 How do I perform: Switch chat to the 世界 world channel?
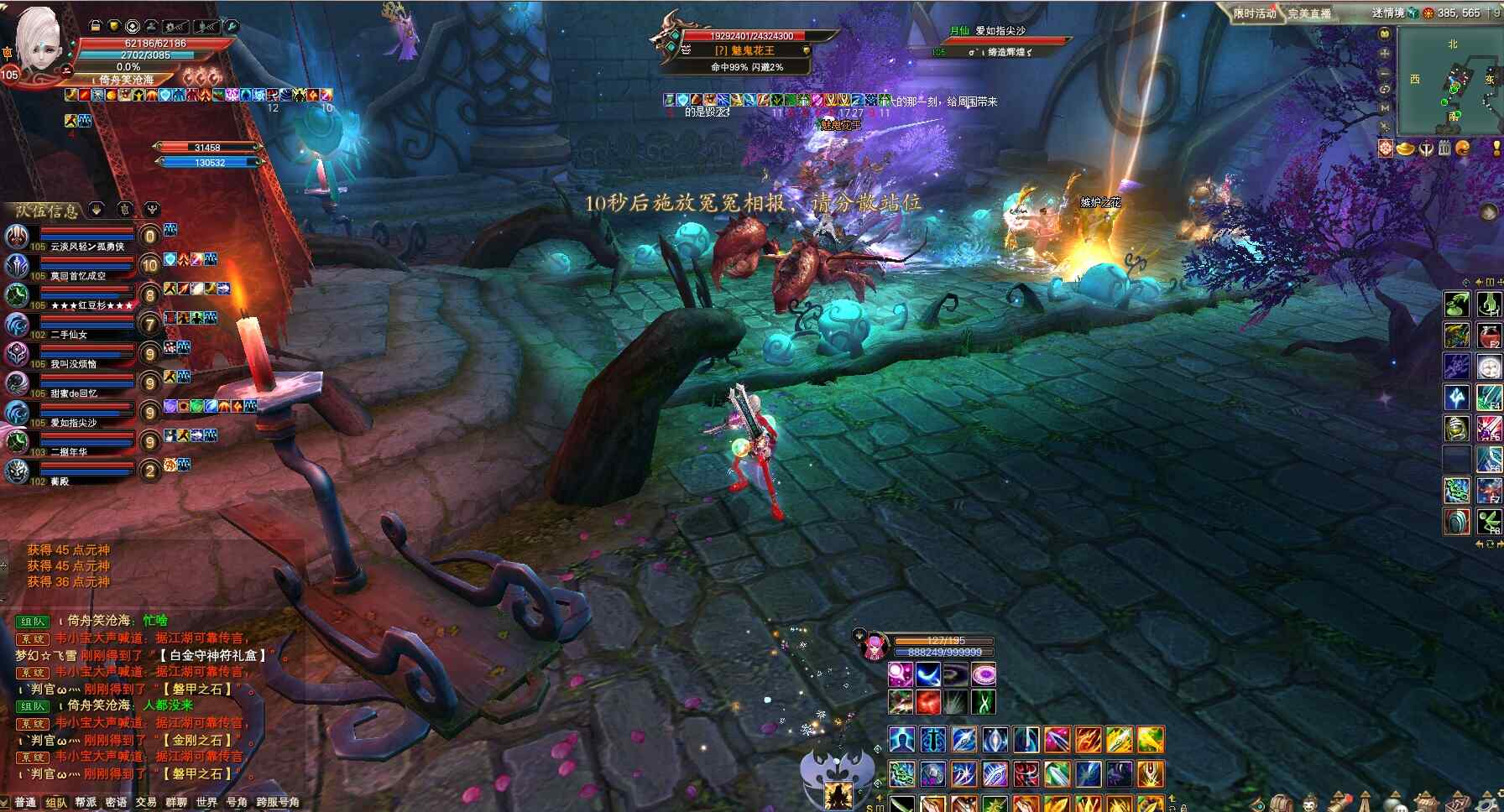206,803
